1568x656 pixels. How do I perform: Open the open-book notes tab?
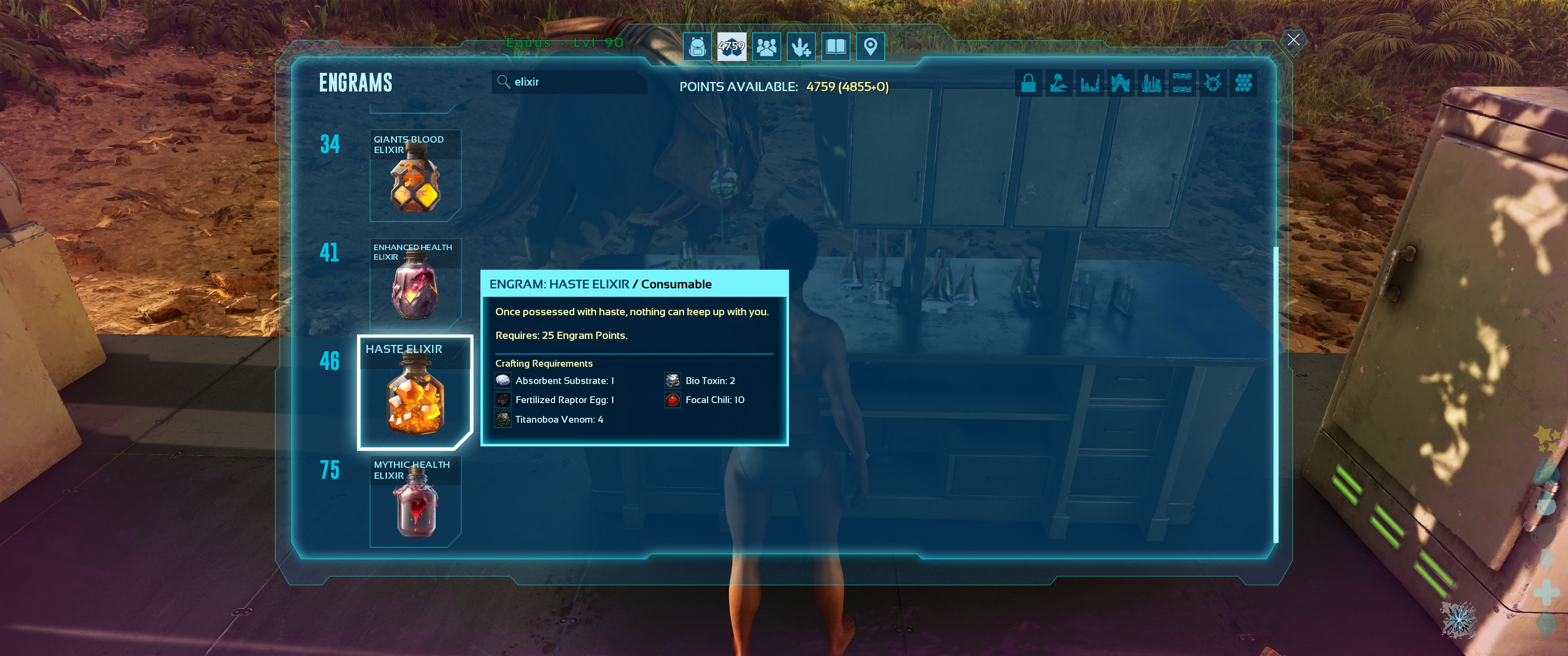coord(836,46)
